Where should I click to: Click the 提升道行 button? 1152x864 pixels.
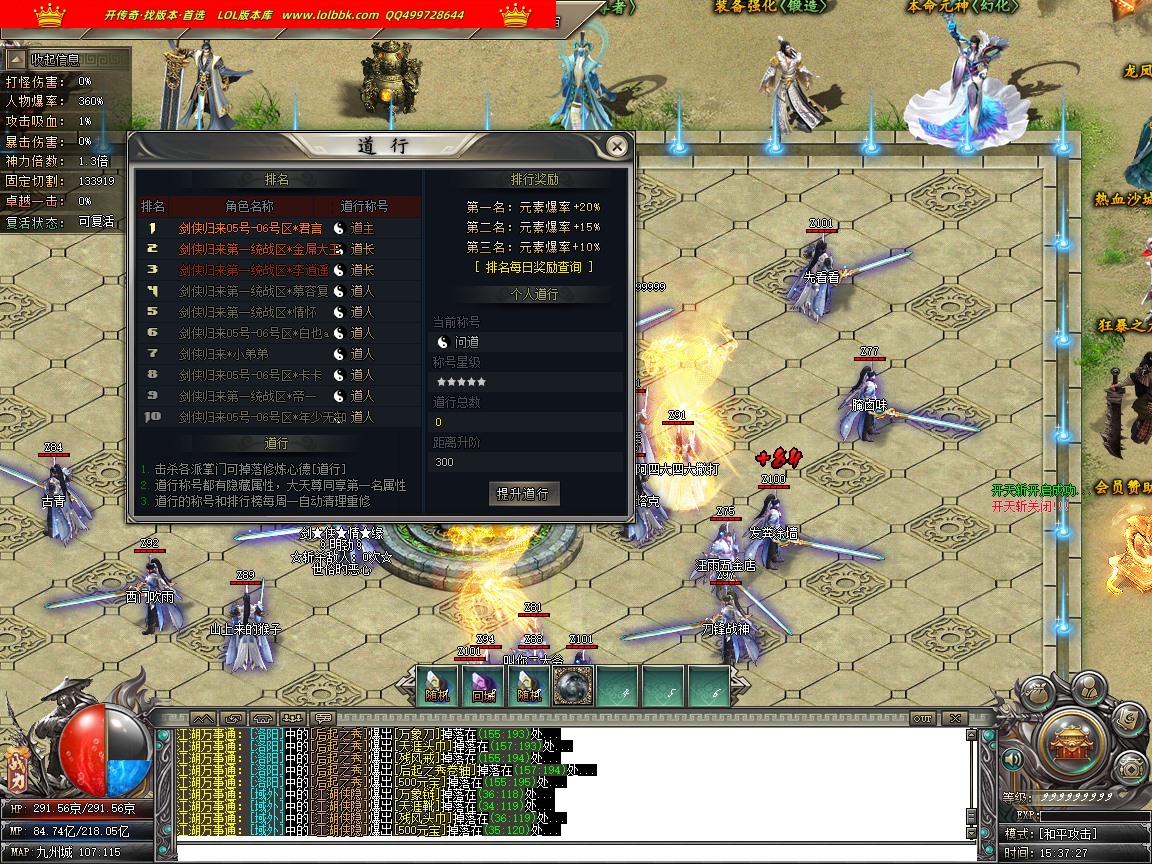coord(524,493)
